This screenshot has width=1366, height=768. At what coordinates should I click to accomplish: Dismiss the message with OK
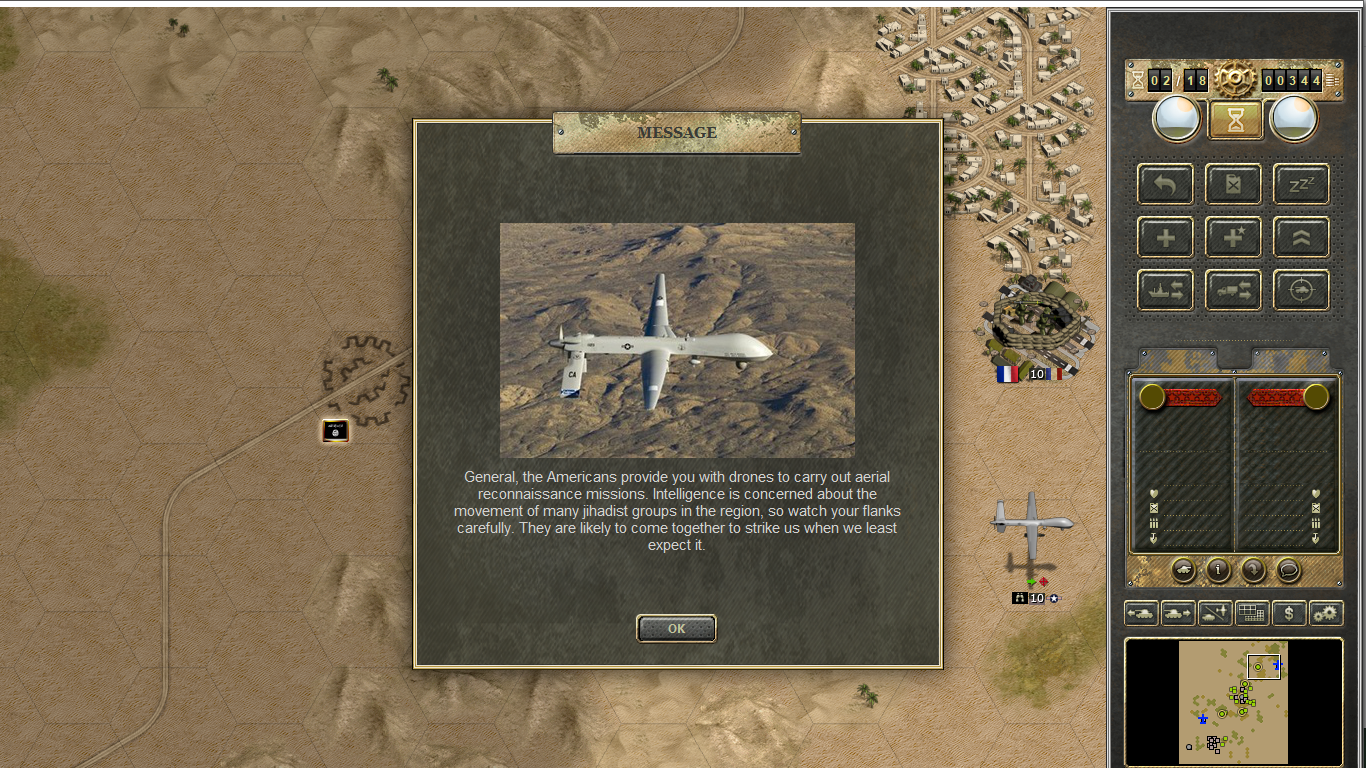point(676,628)
